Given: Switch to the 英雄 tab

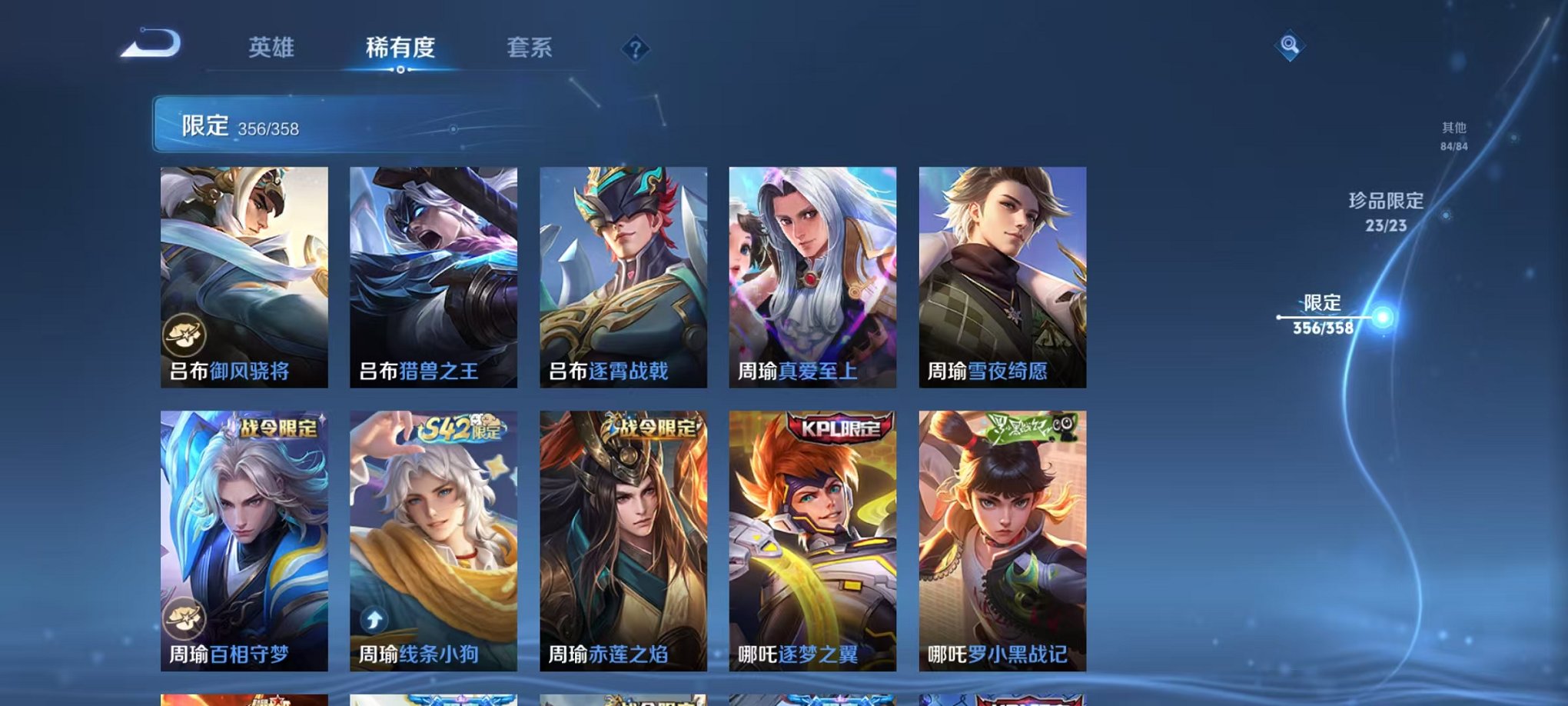Looking at the screenshot, I should 271,48.
